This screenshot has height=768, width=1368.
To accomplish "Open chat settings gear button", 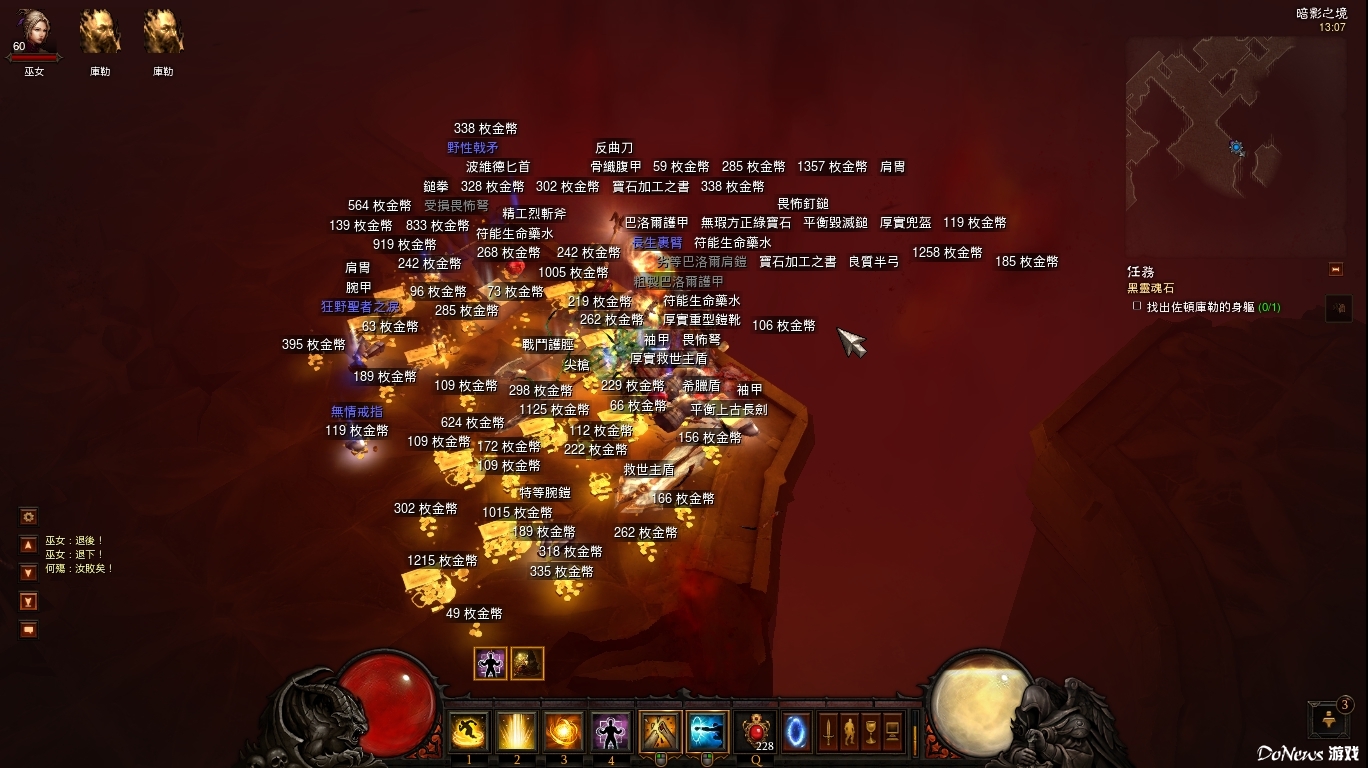I will 28,516.
